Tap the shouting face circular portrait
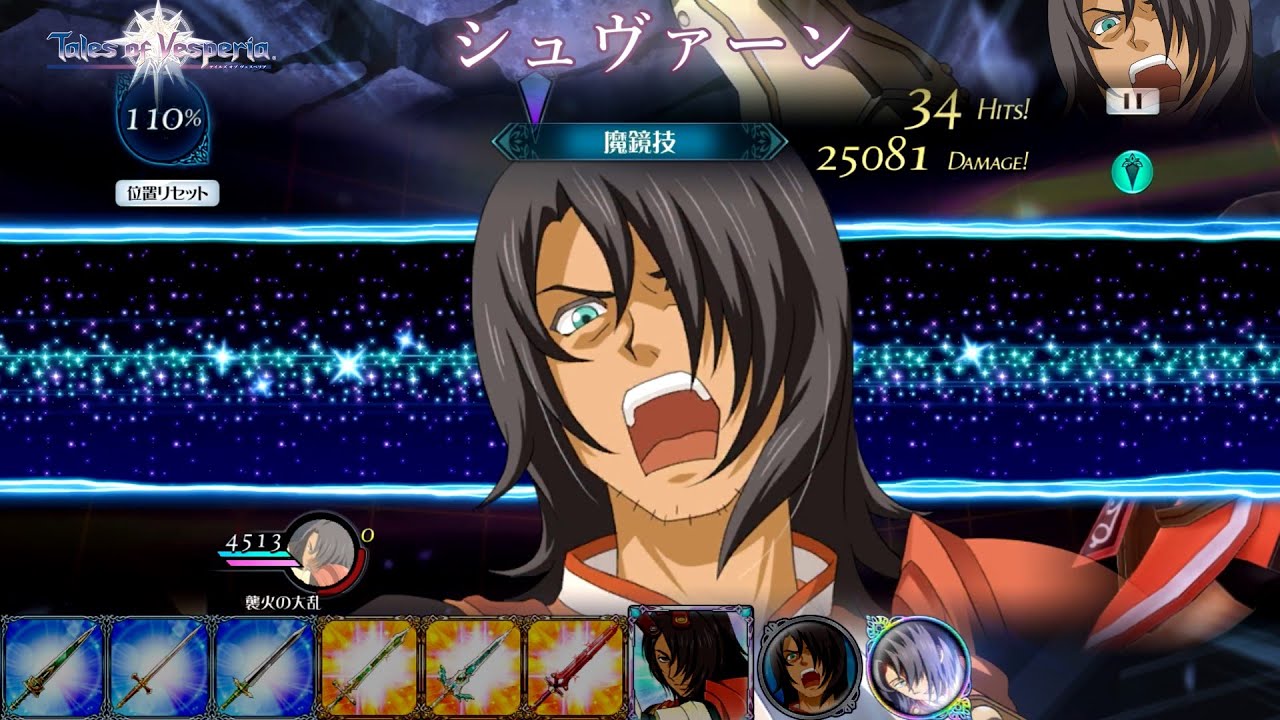Image resolution: width=1280 pixels, height=720 pixels. pyautogui.click(x=810, y=666)
